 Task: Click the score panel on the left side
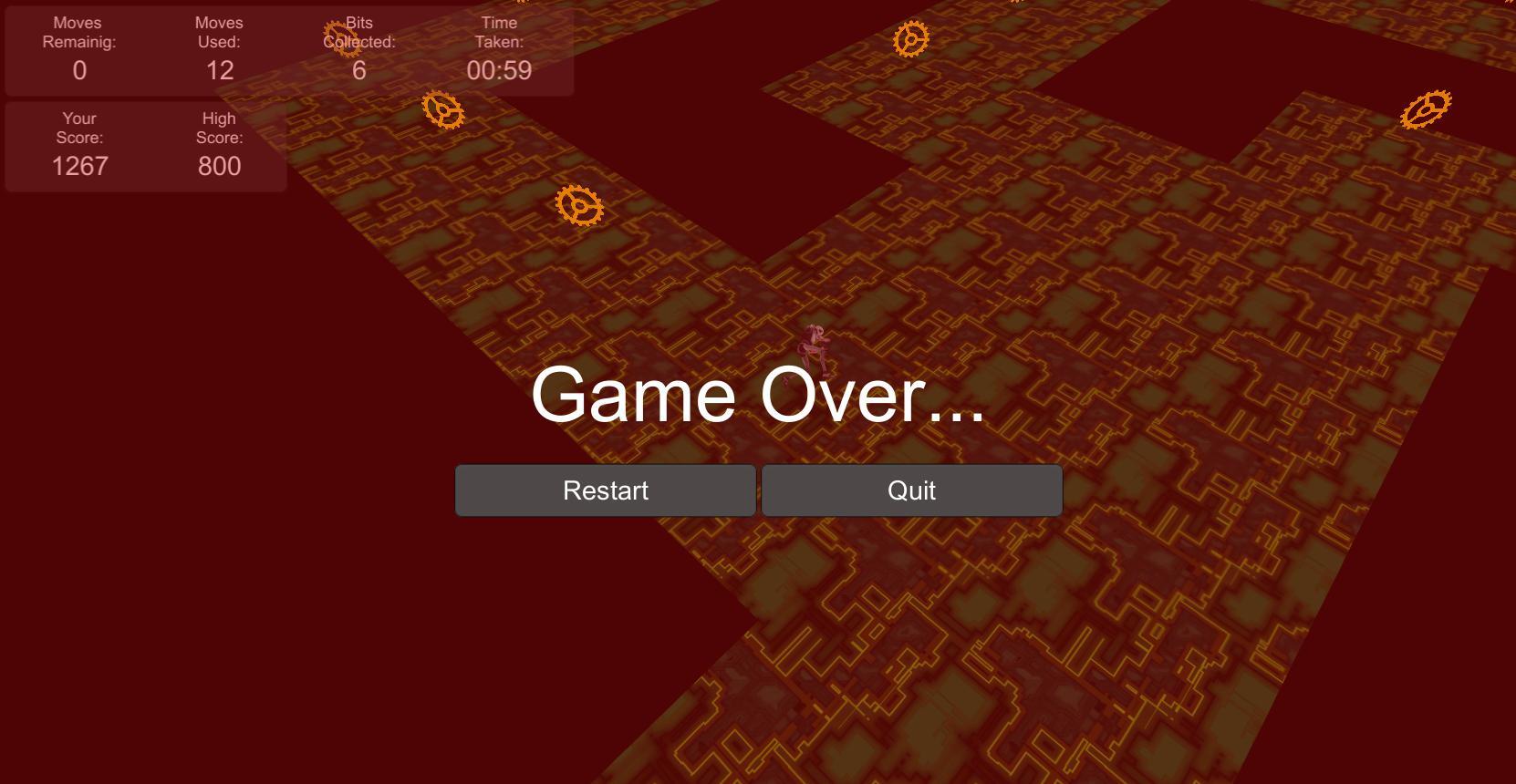145,146
